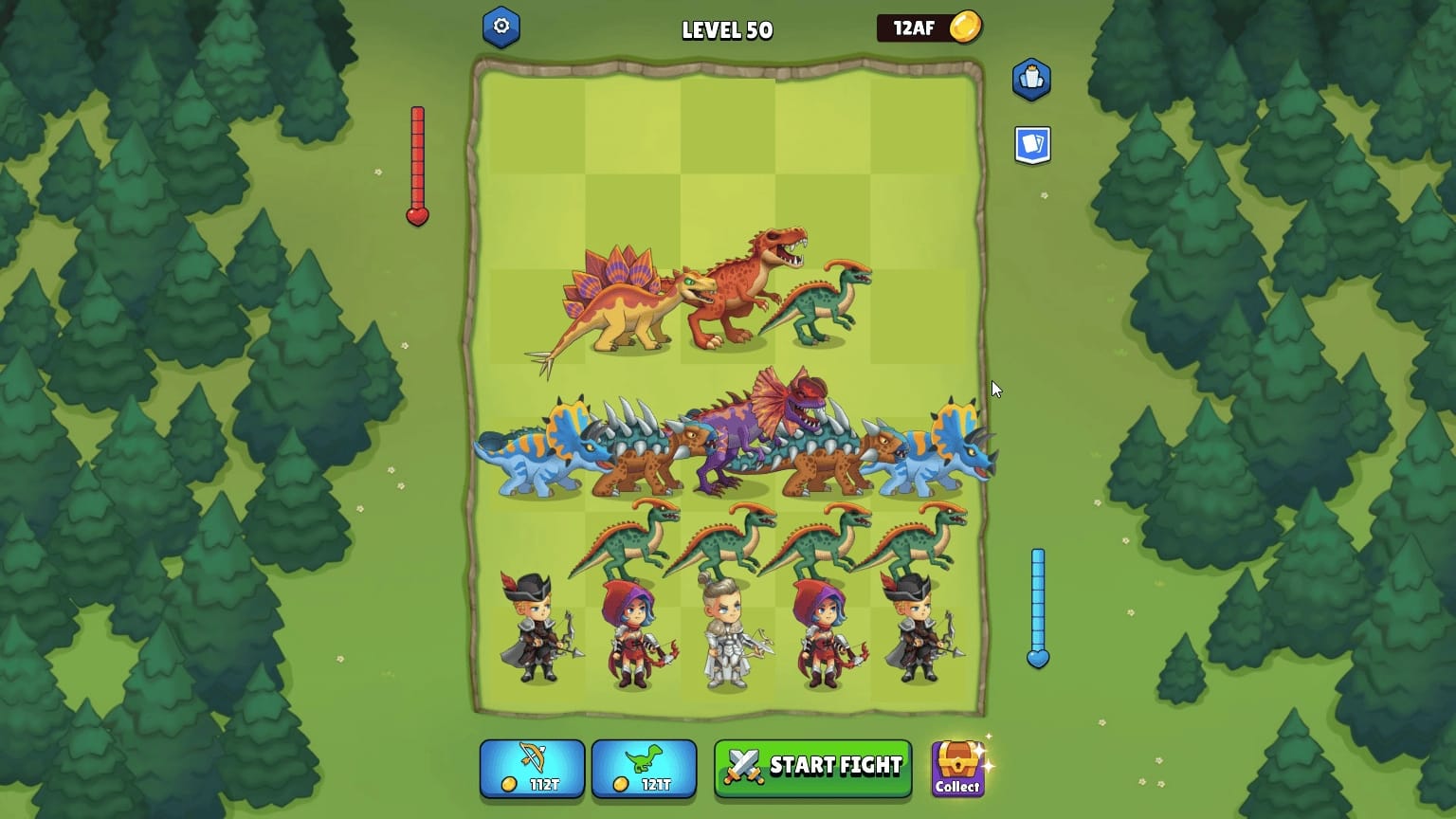Click the red enemy health meter
The height and width of the screenshot is (819, 1456).
click(417, 161)
